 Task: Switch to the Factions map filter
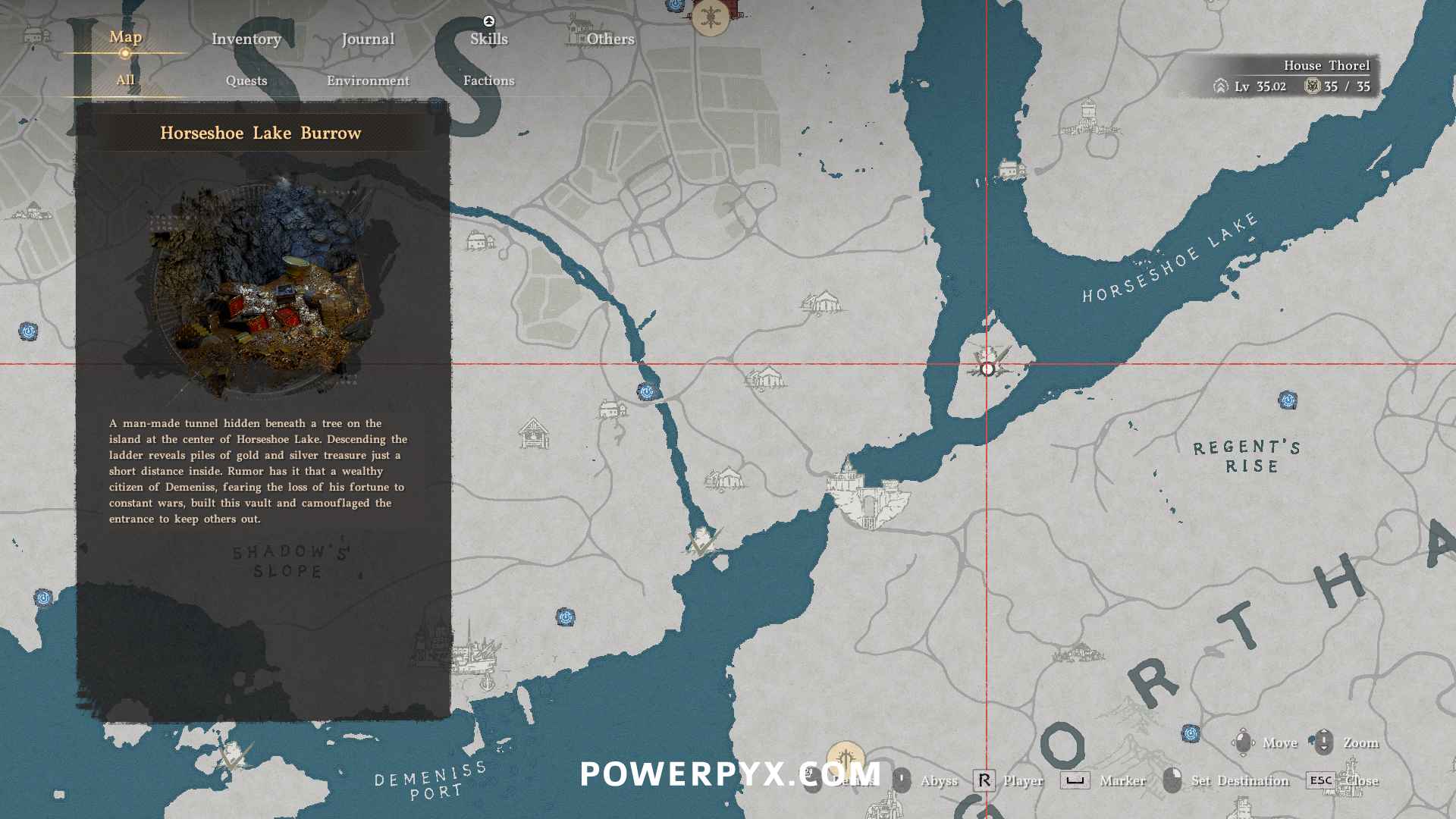pyautogui.click(x=488, y=80)
